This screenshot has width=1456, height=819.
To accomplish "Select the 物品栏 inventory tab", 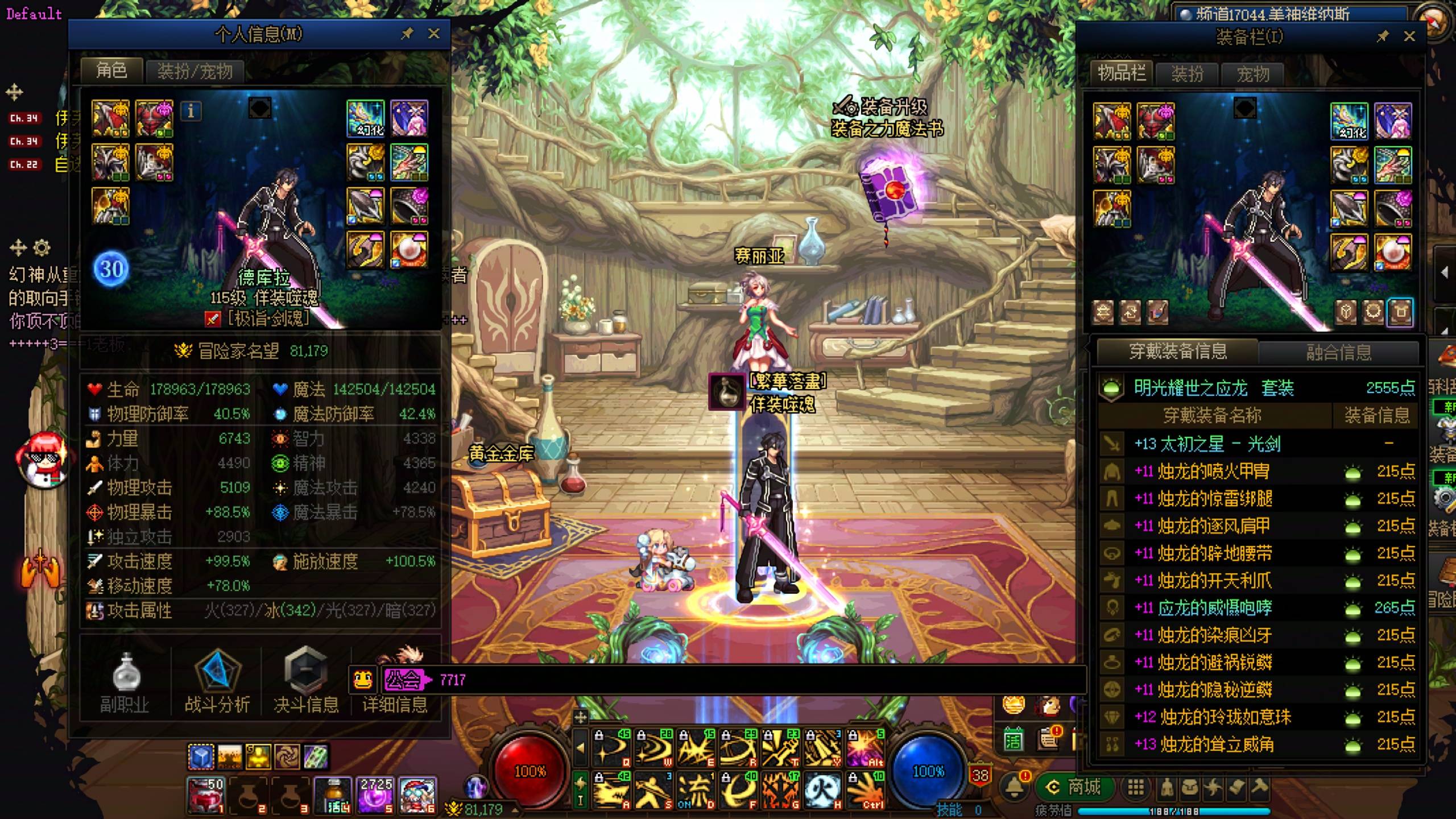I will (x=1122, y=73).
